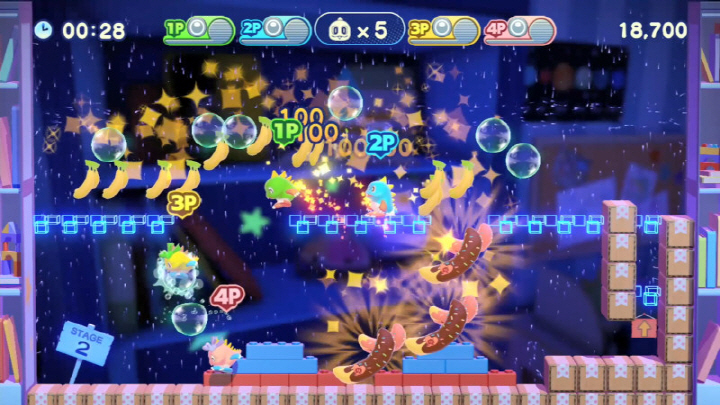Choose the yellow 3P status panel
720x405 pixels.
[443, 30]
